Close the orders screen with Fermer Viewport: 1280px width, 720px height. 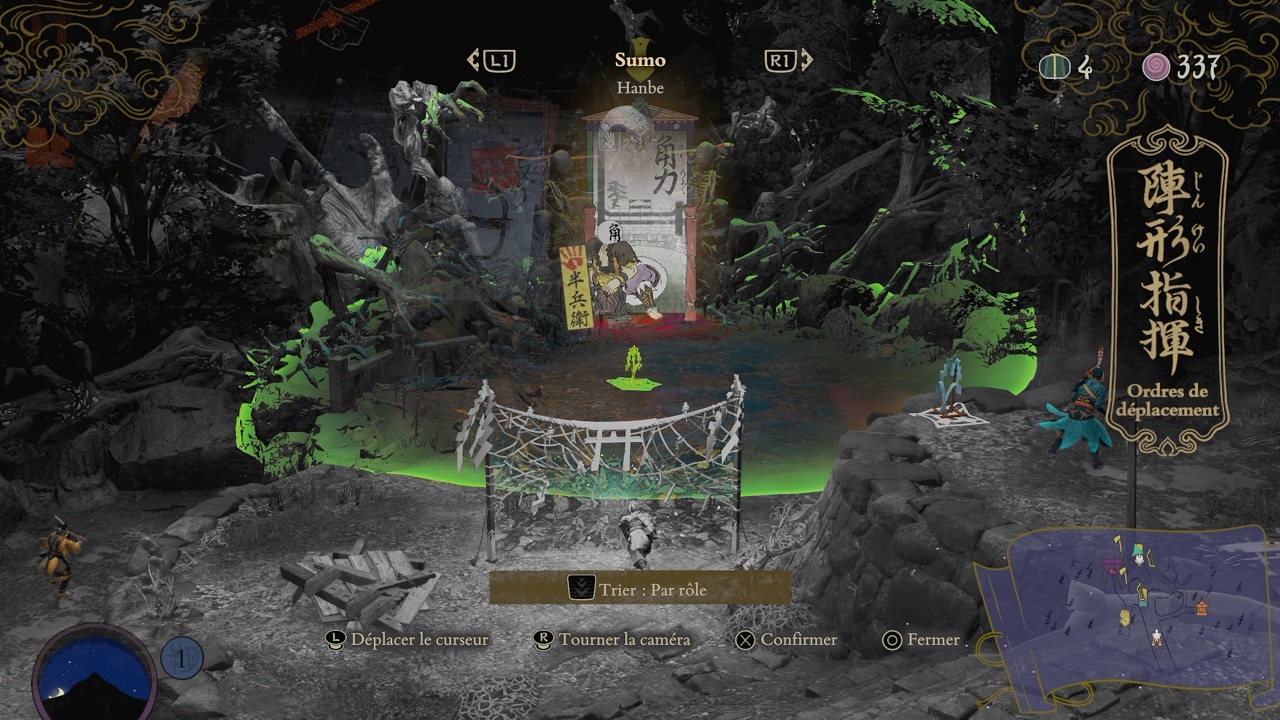[x=921, y=640]
